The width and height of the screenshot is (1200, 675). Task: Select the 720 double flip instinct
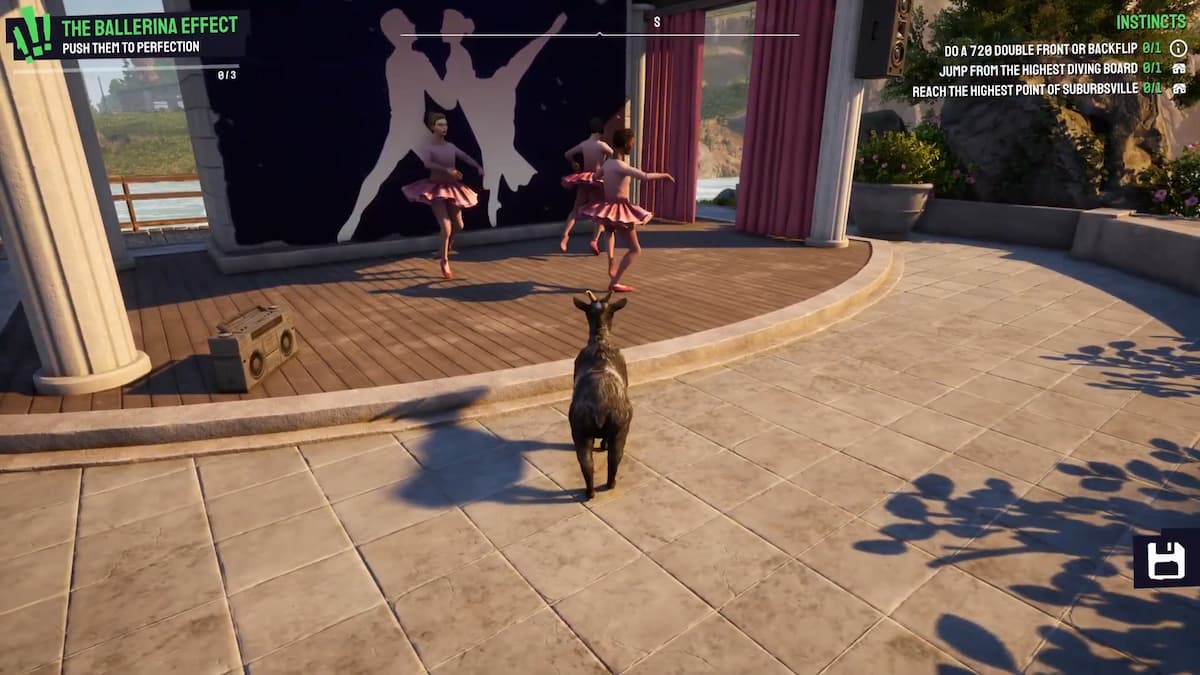(1039, 49)
